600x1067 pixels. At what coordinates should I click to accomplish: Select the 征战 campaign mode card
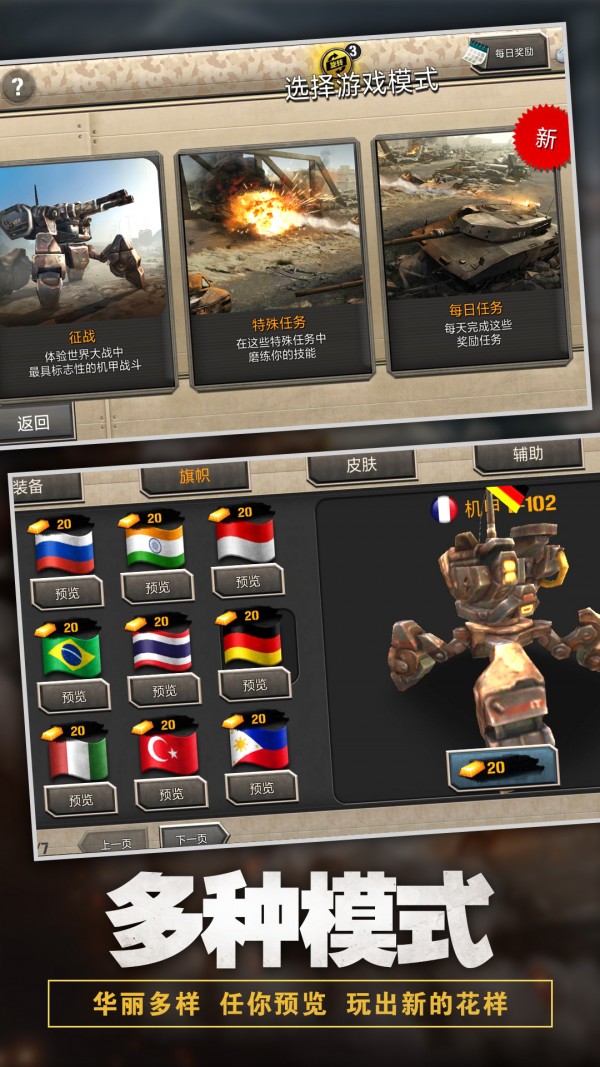(x=83, y=270)
